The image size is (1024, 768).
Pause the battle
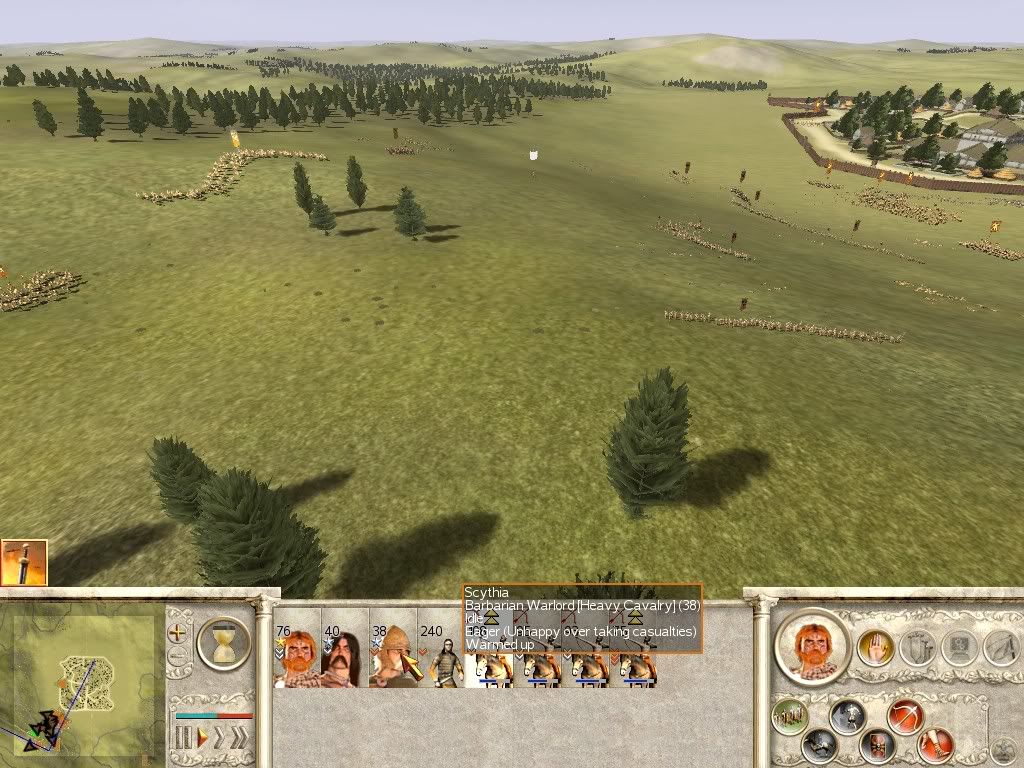[183, 739]
